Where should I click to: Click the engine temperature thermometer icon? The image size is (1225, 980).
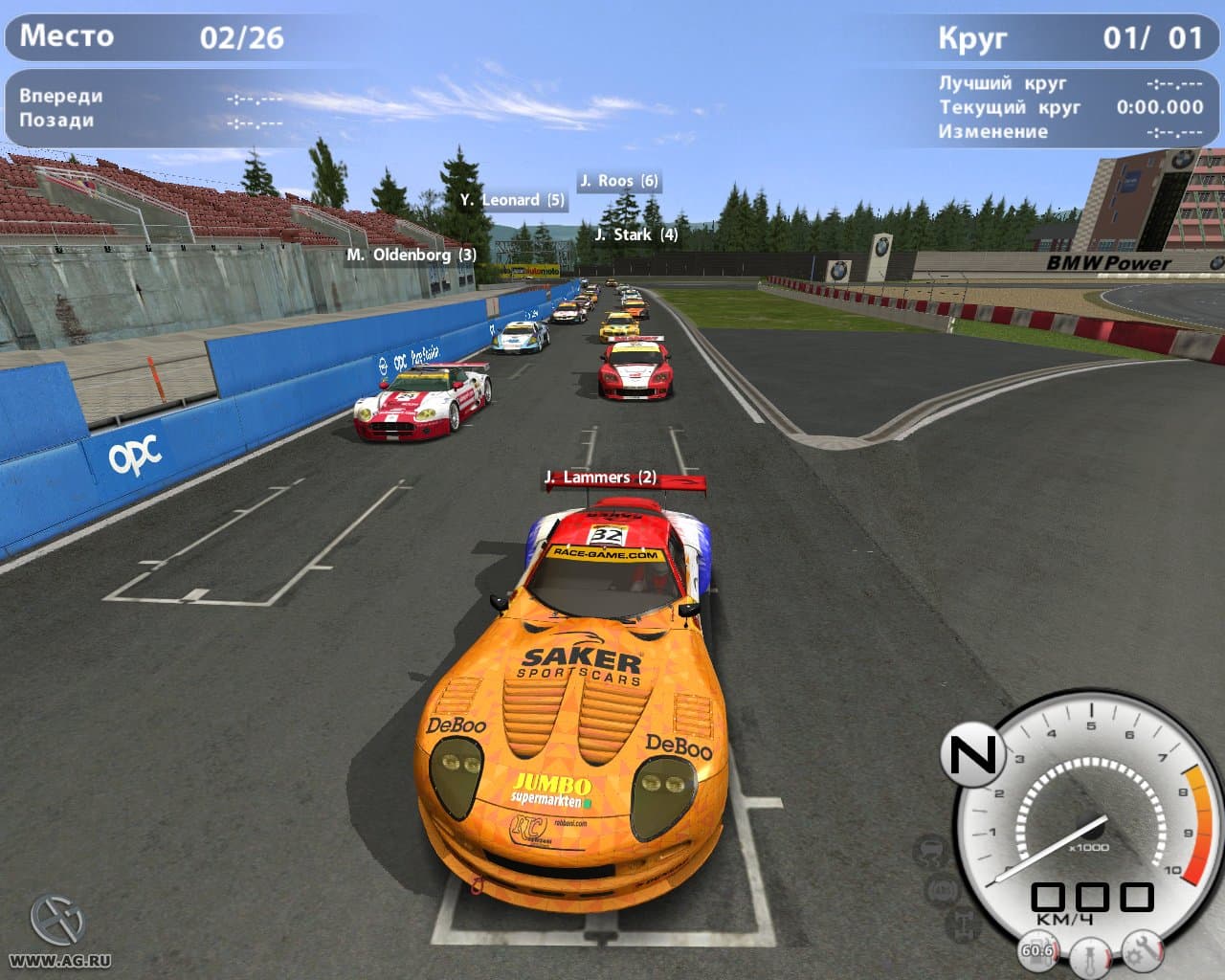point(1090,956)
